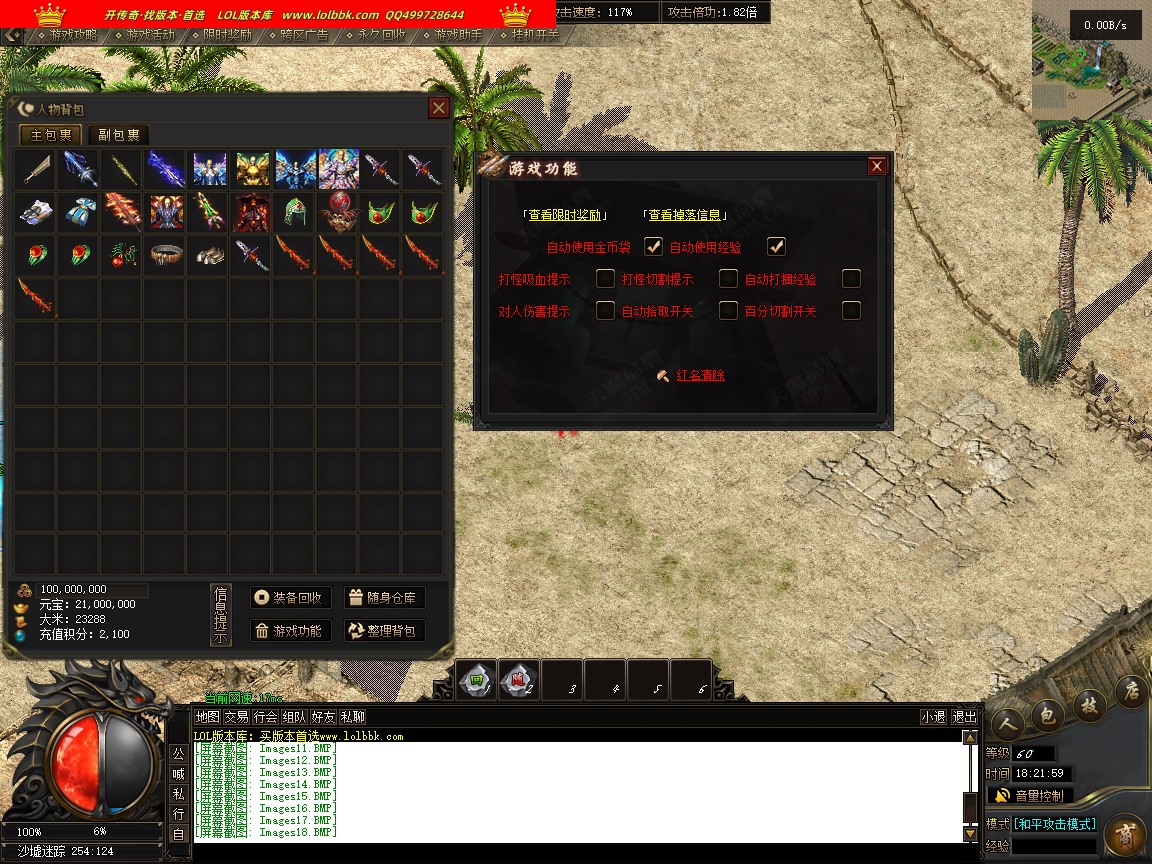Screen dimensions: 1152x864
Task: Click the 游戏功能 button in the bag
Action: [290, 631]
